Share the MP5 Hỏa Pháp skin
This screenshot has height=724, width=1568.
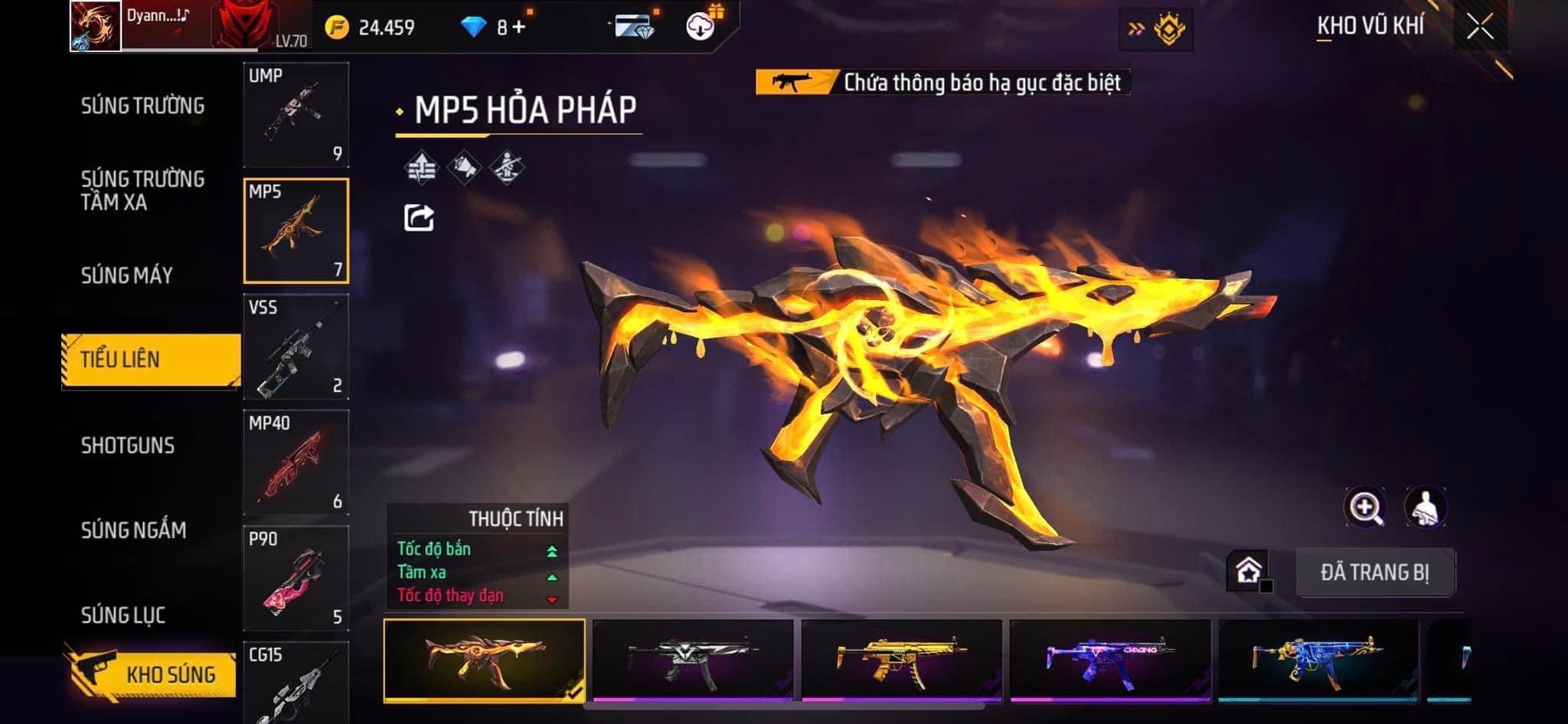click(419, 218)
